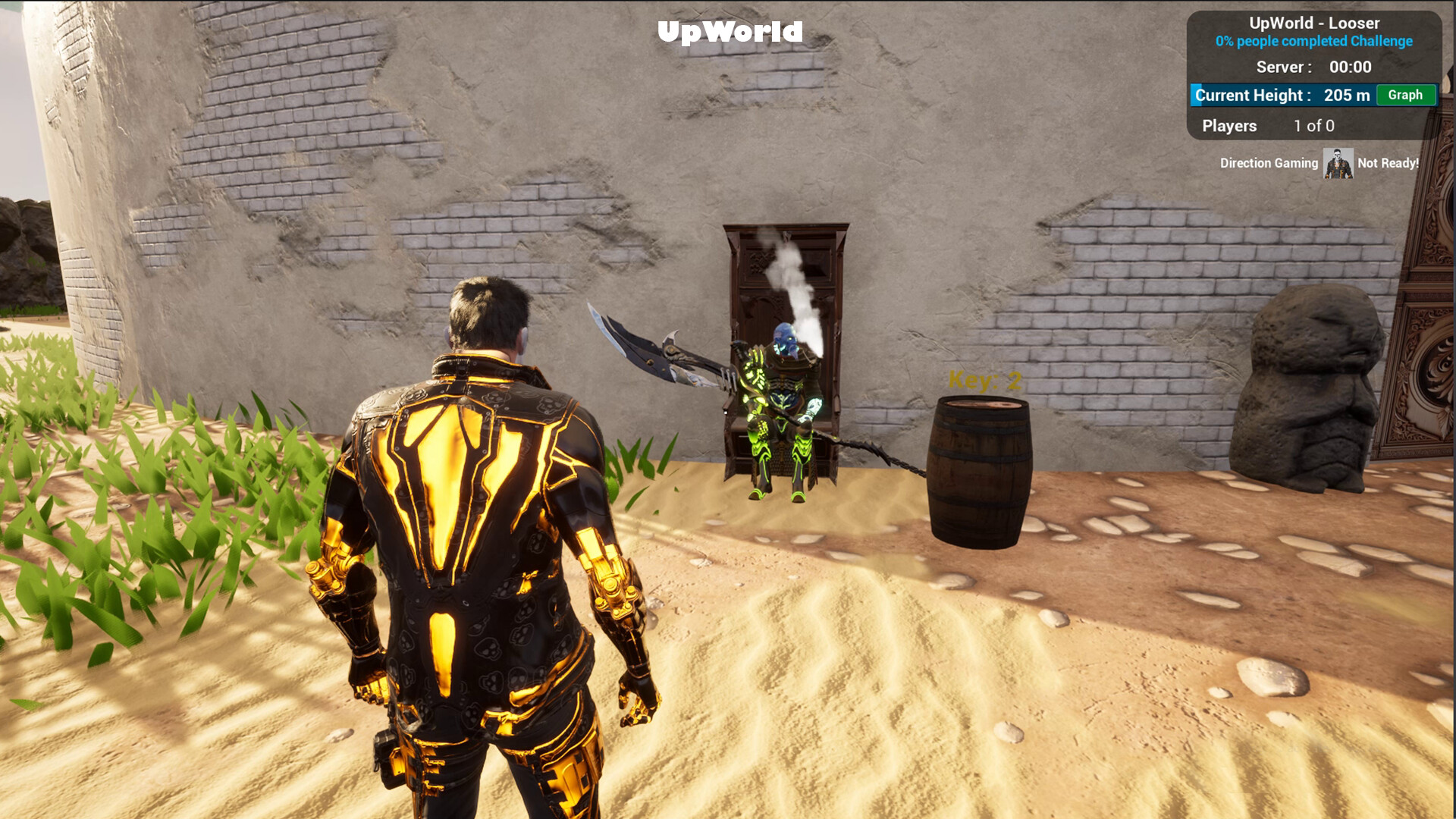The image size is (1456, 819).
Task: Select the UpWorld title at top center
Action: pos(730,32)
